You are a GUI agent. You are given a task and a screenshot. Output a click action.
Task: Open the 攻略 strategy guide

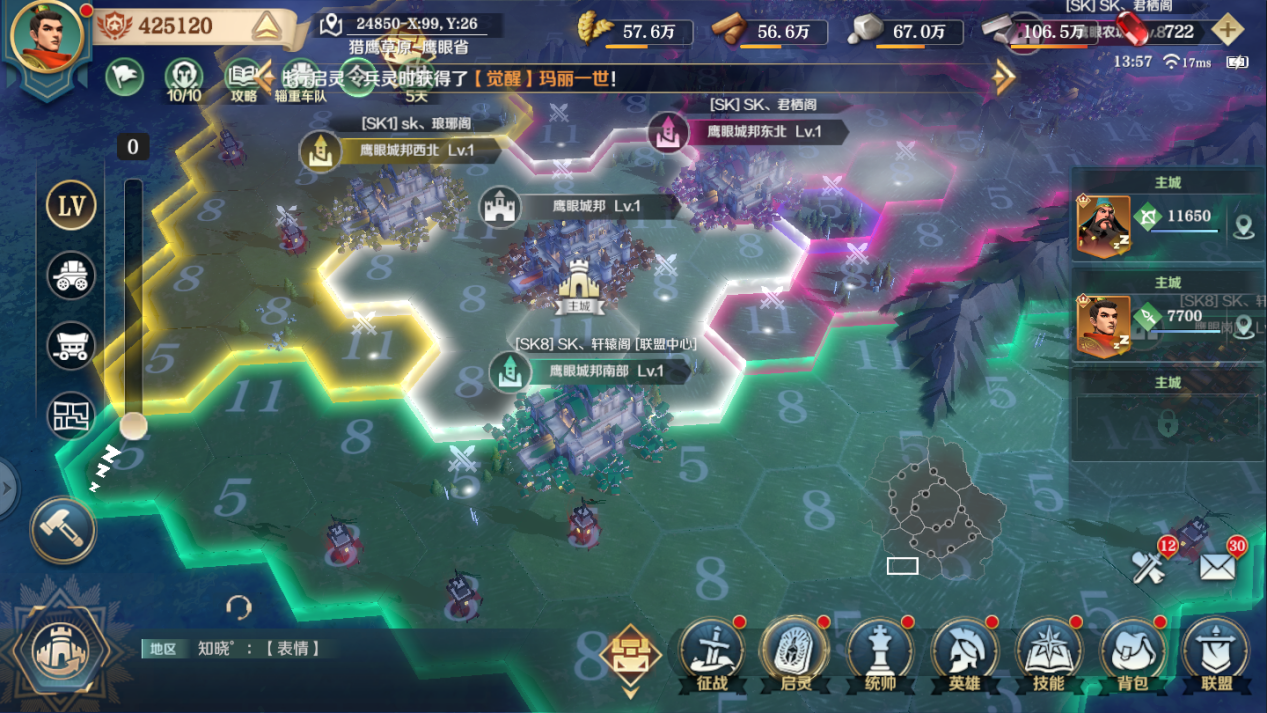pyautogui.click(x=243, y=78)
